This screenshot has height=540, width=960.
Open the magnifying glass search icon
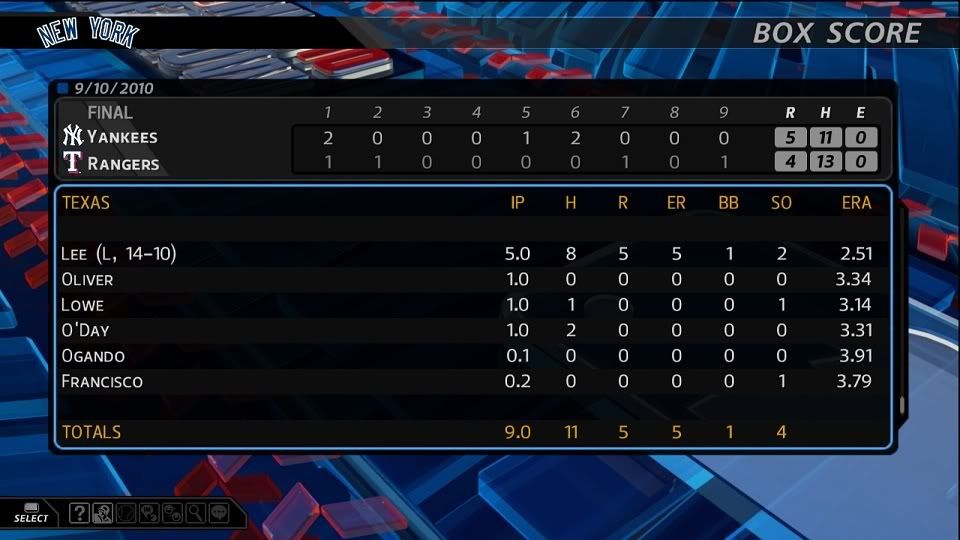(195, 514)
